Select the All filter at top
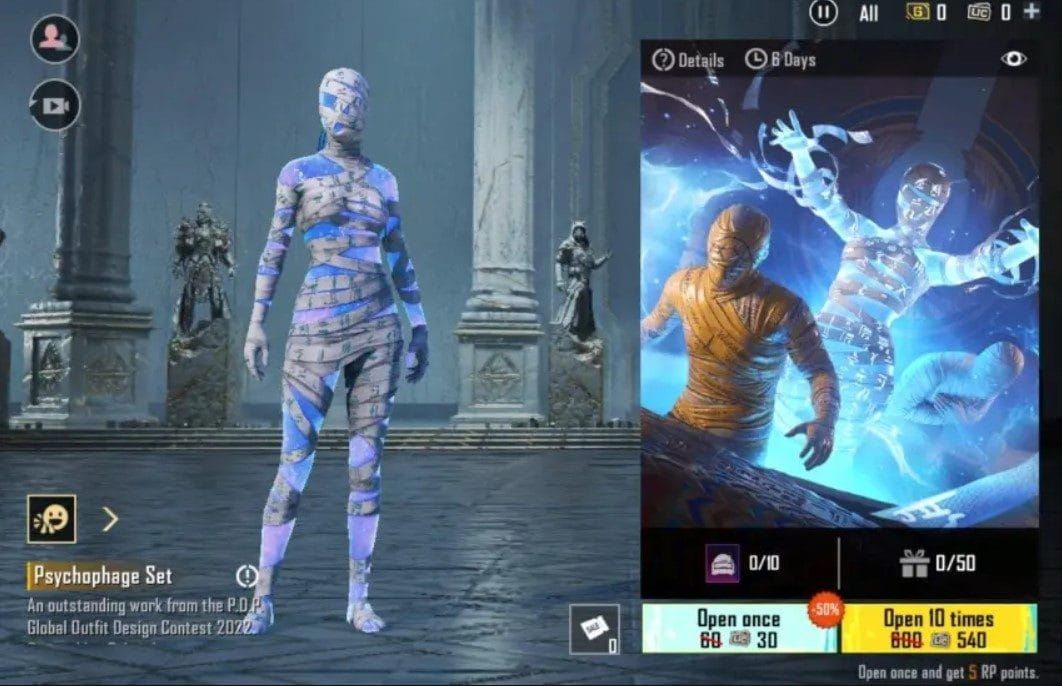 [868, 13]
